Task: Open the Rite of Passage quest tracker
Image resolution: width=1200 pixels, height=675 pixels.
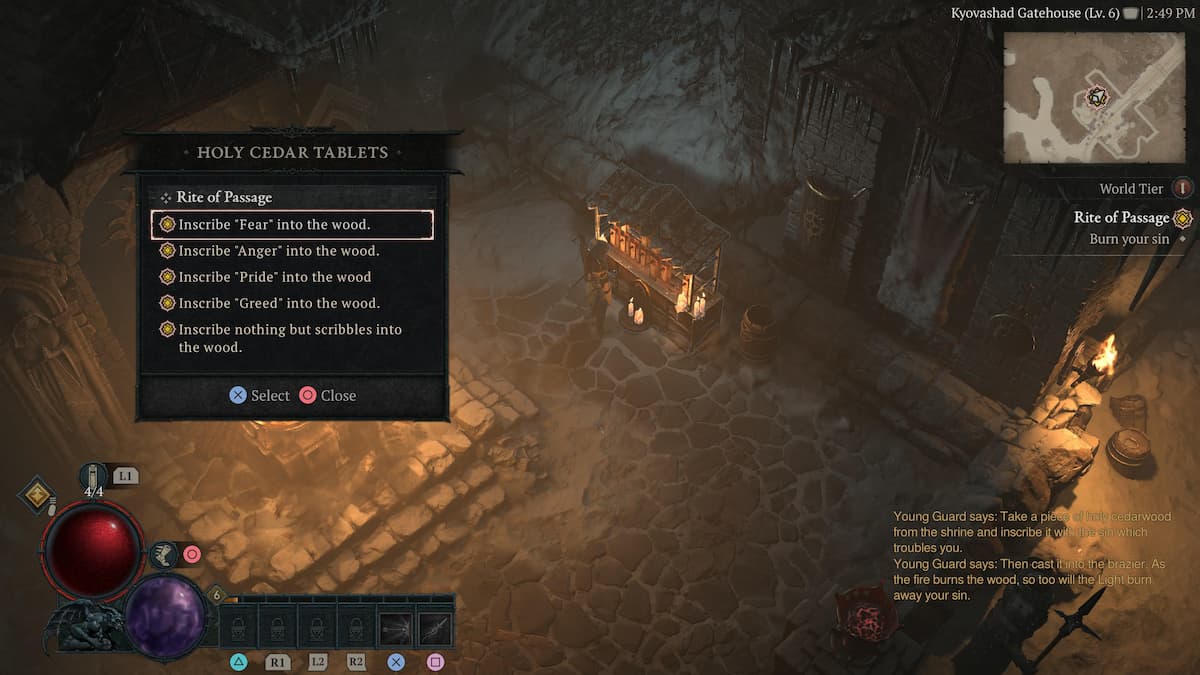Action: [x=1121, y=218]
